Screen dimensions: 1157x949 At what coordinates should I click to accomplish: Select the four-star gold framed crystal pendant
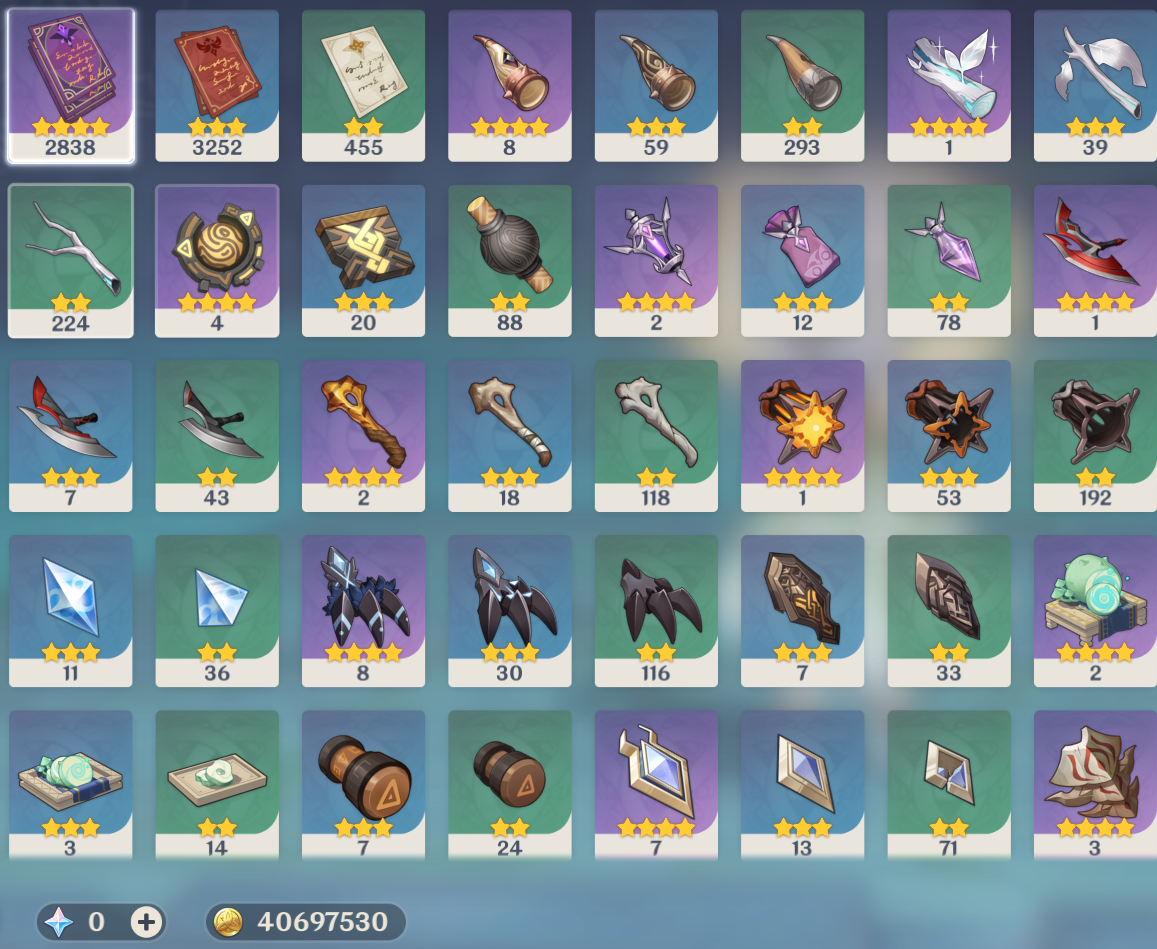[x=656, y=785]
